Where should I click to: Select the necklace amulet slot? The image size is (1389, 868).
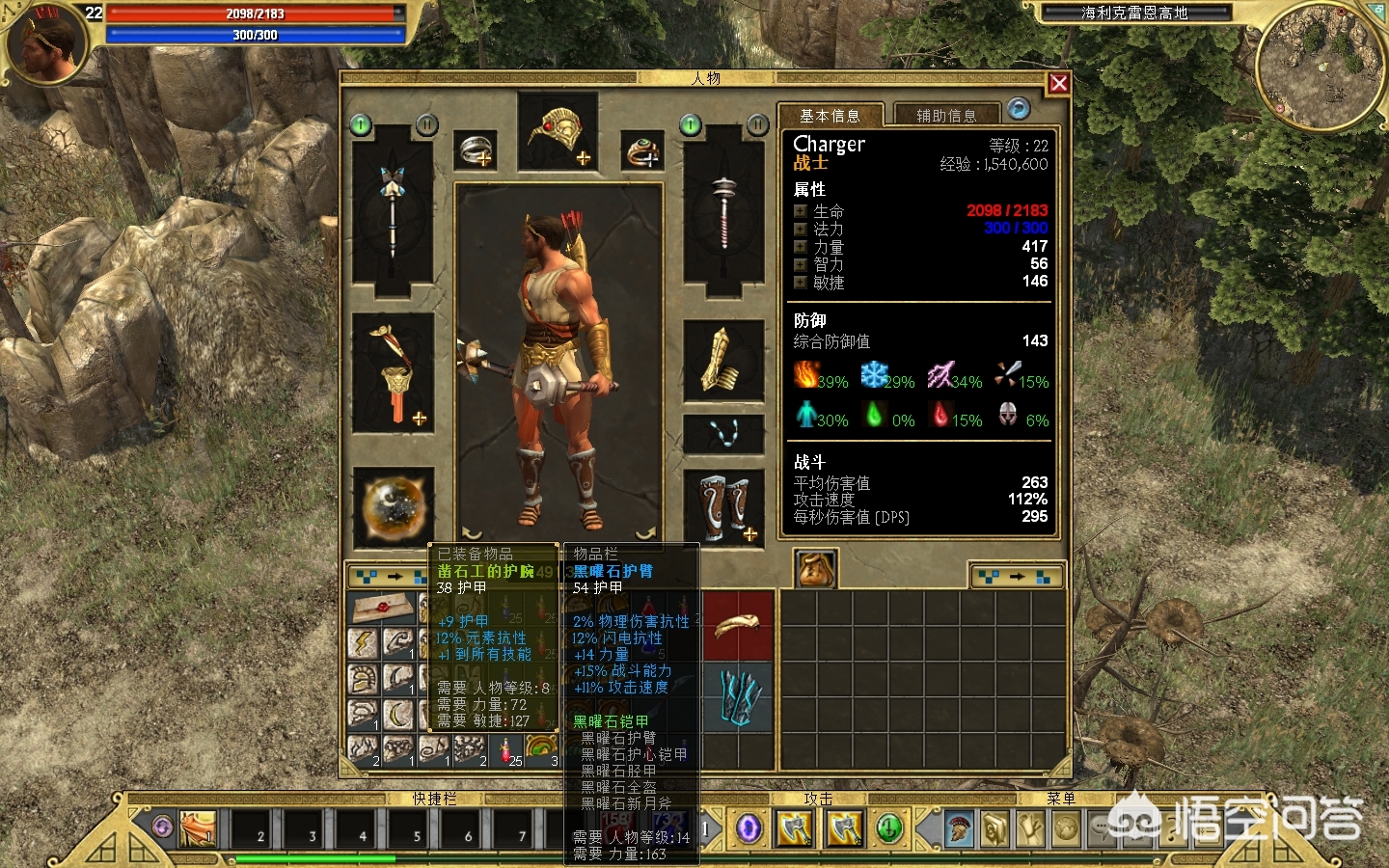pos(723,433)
